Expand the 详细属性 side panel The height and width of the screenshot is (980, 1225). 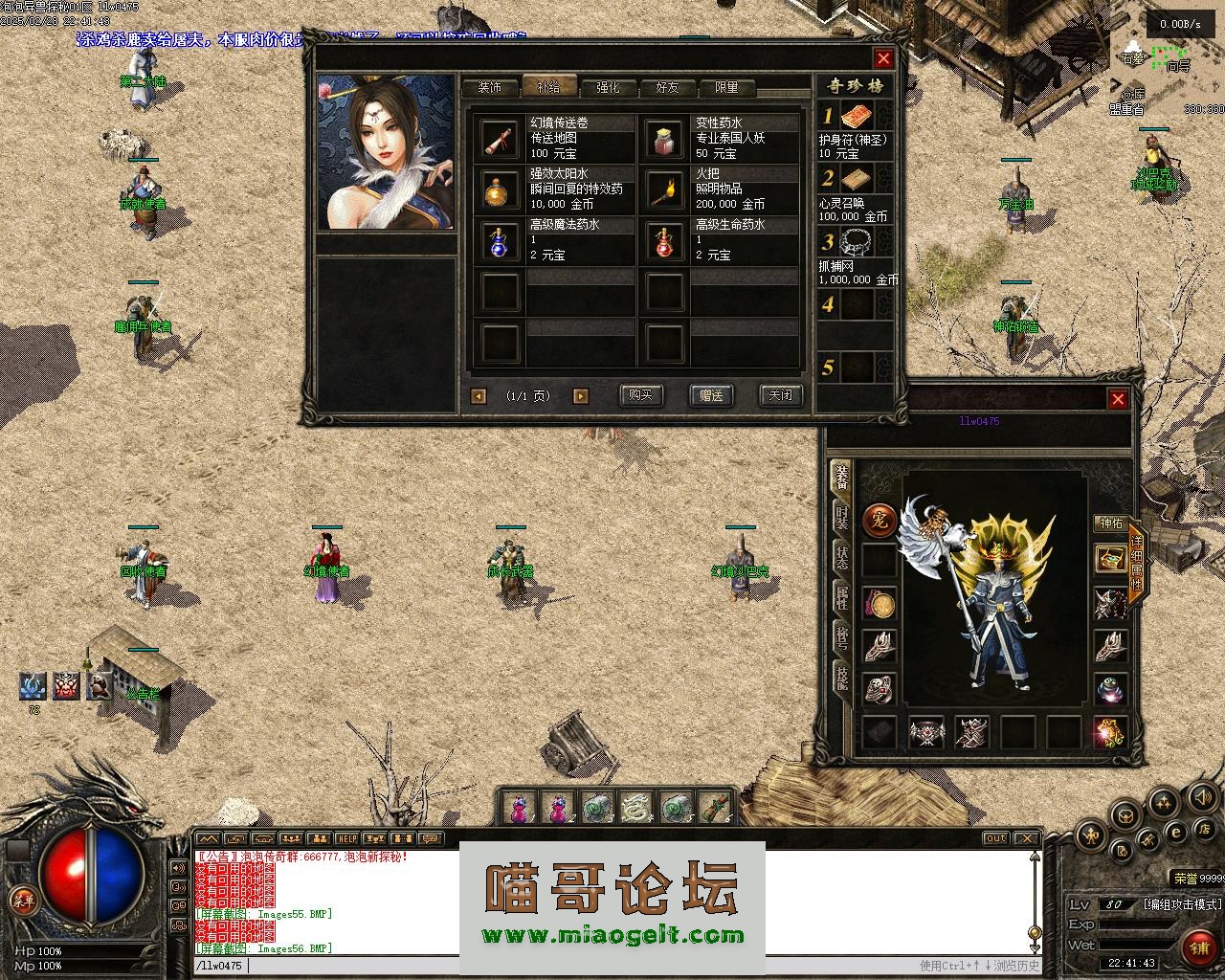(x=1136, y=564)
